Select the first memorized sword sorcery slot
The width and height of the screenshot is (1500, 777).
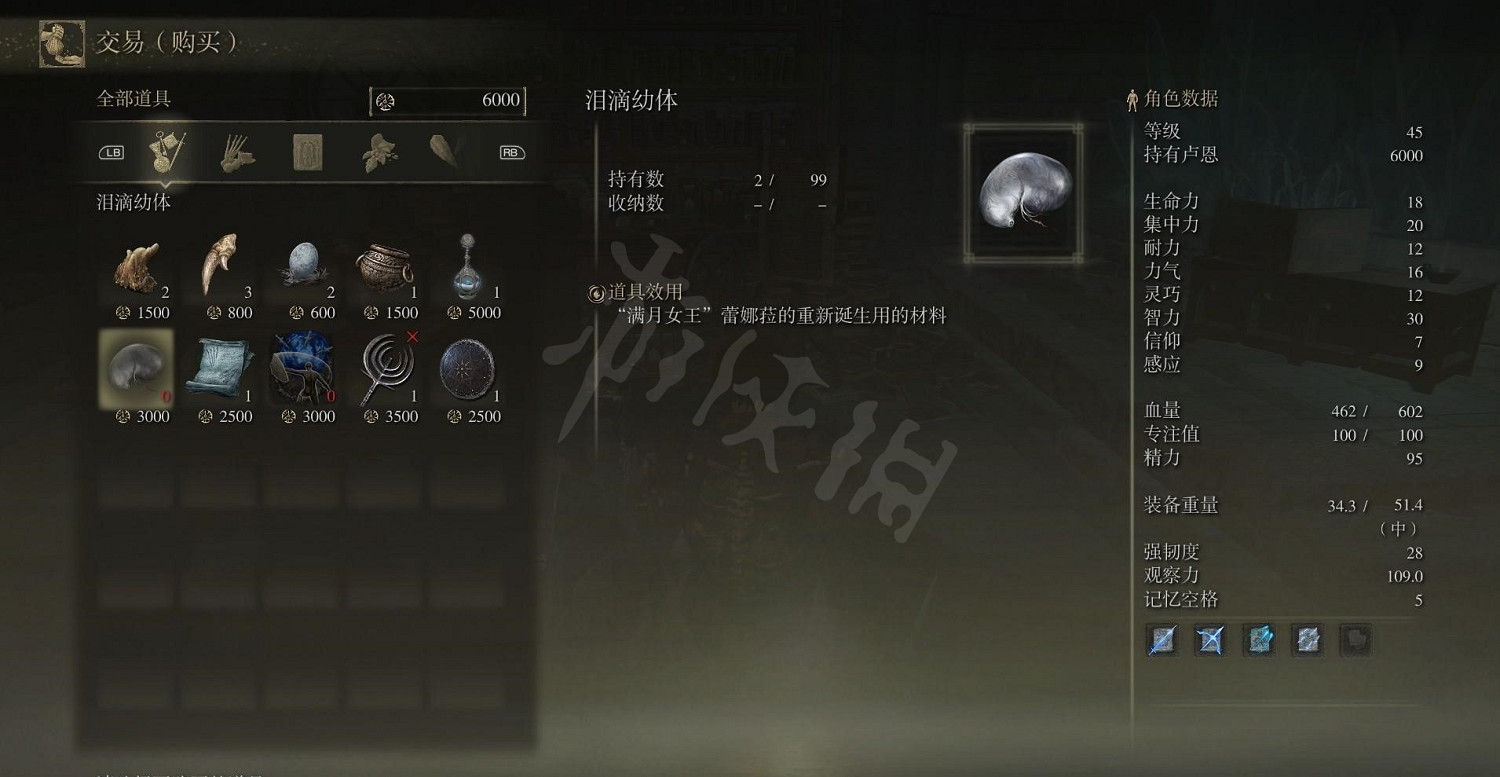[x=1162, y=640]
